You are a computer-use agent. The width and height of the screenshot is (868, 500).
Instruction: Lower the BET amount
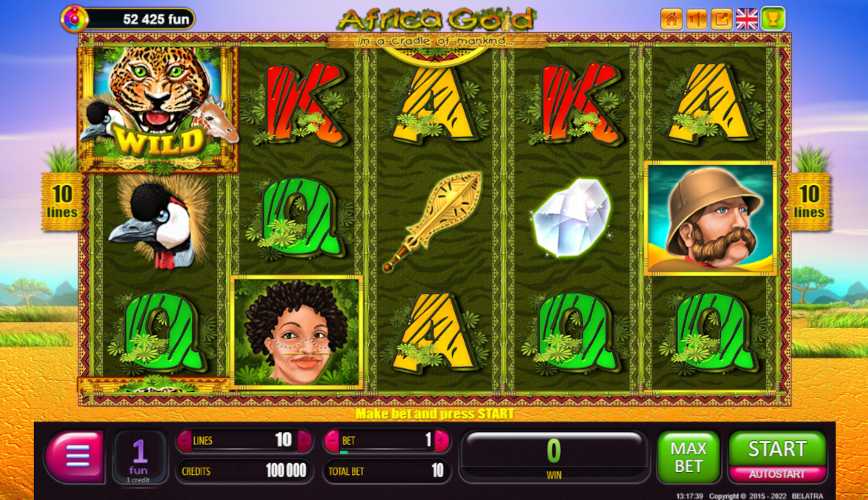(x=332, y=441)
